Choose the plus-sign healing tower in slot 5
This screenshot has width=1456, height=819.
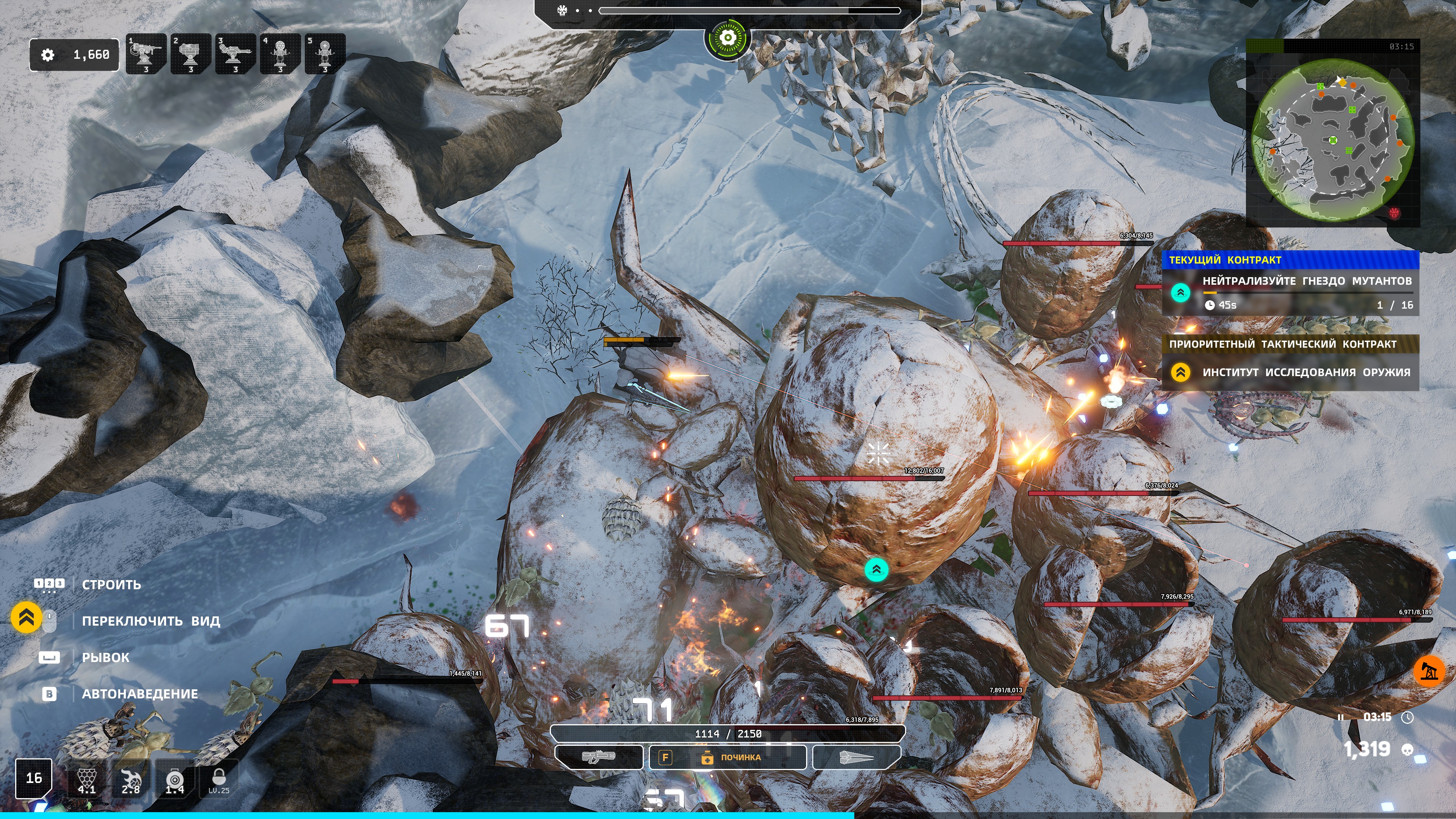(x=325, y=54)
